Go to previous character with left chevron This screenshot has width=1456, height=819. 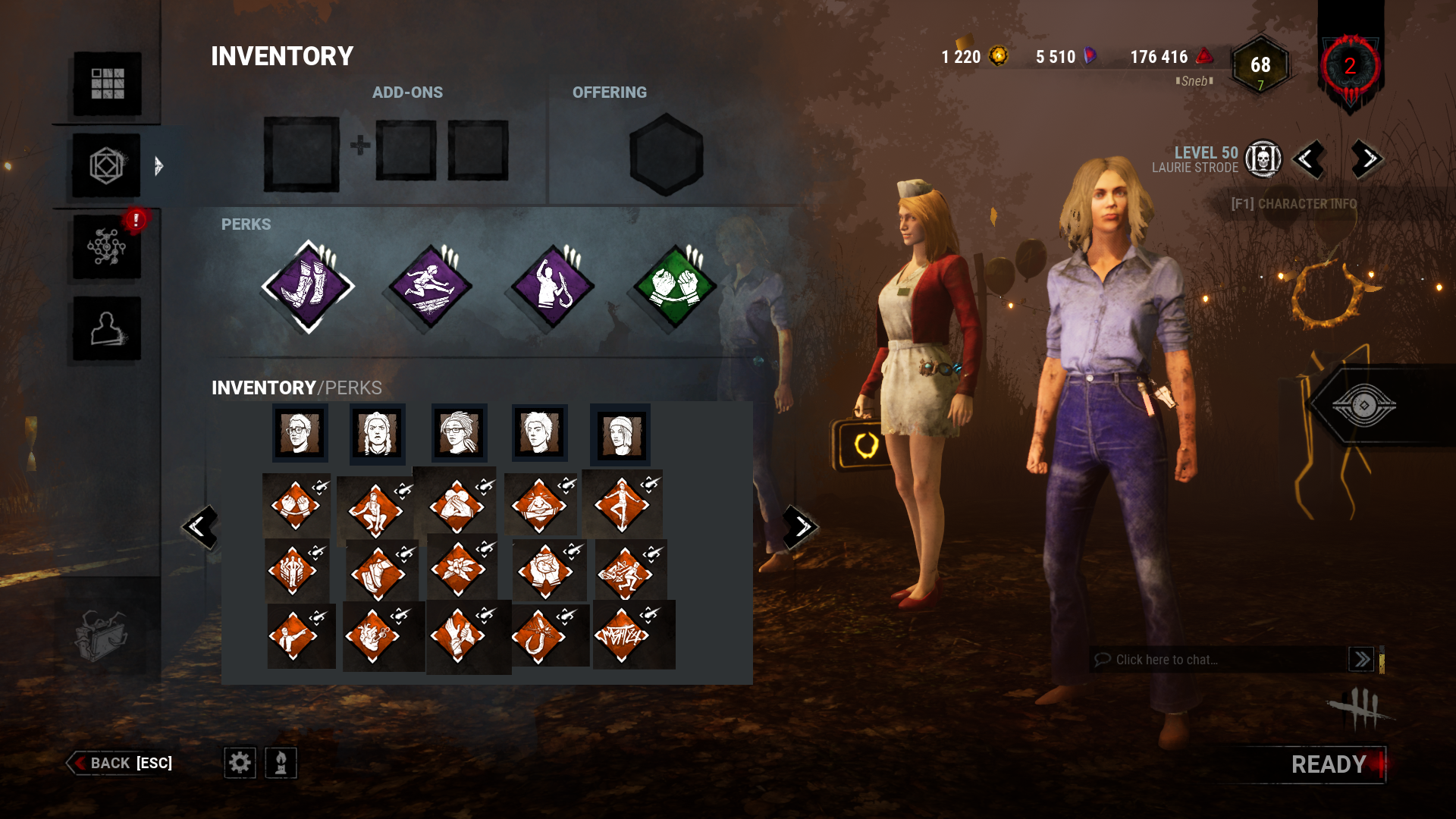tap(1310, 159)
